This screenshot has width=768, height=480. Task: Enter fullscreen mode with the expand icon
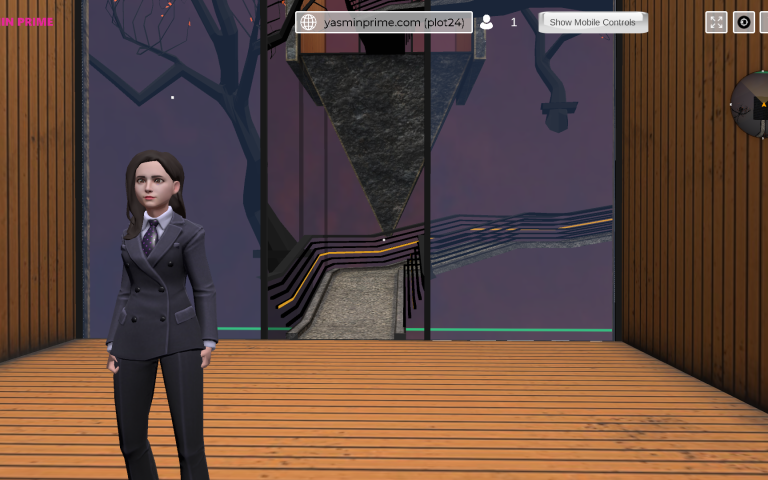coord(716,22)
